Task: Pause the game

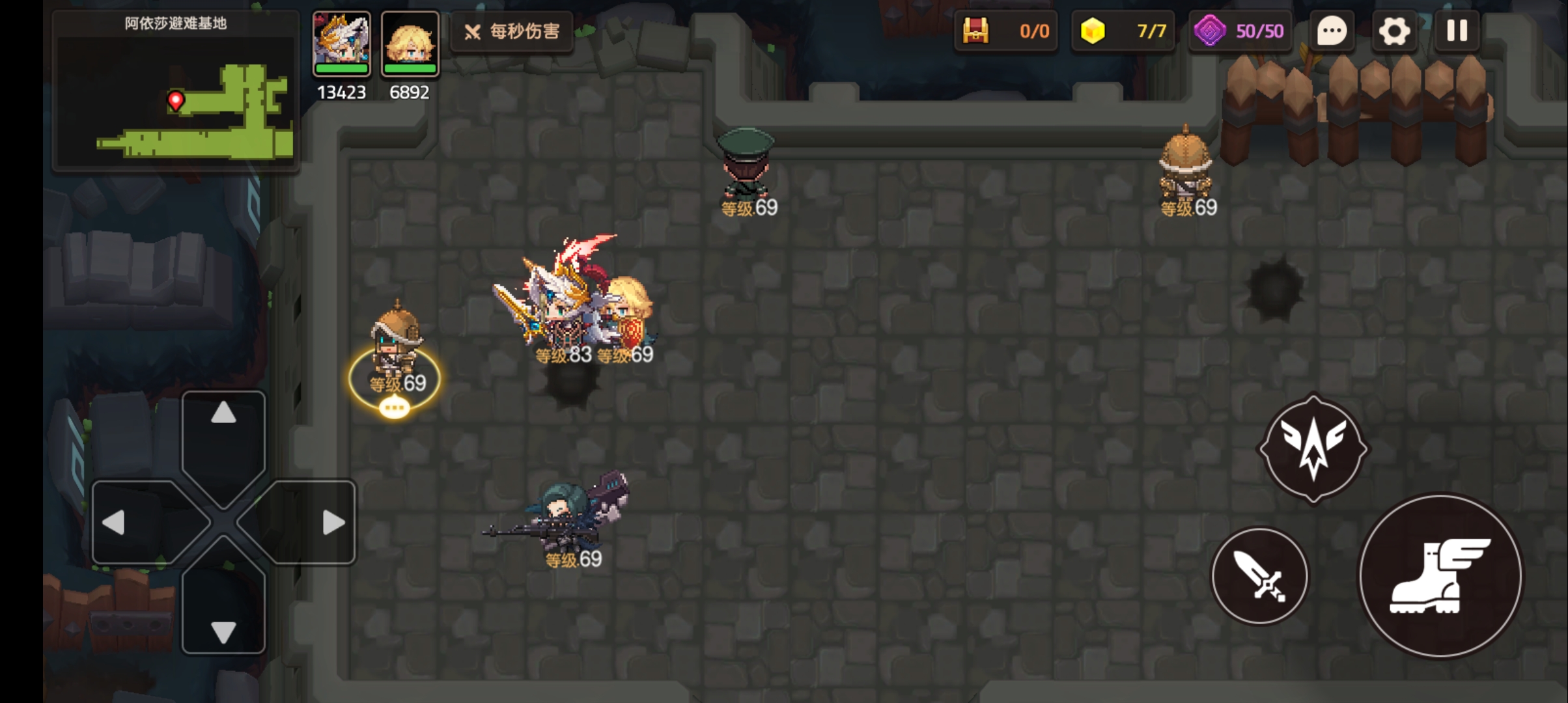Action: point(1457,31)
